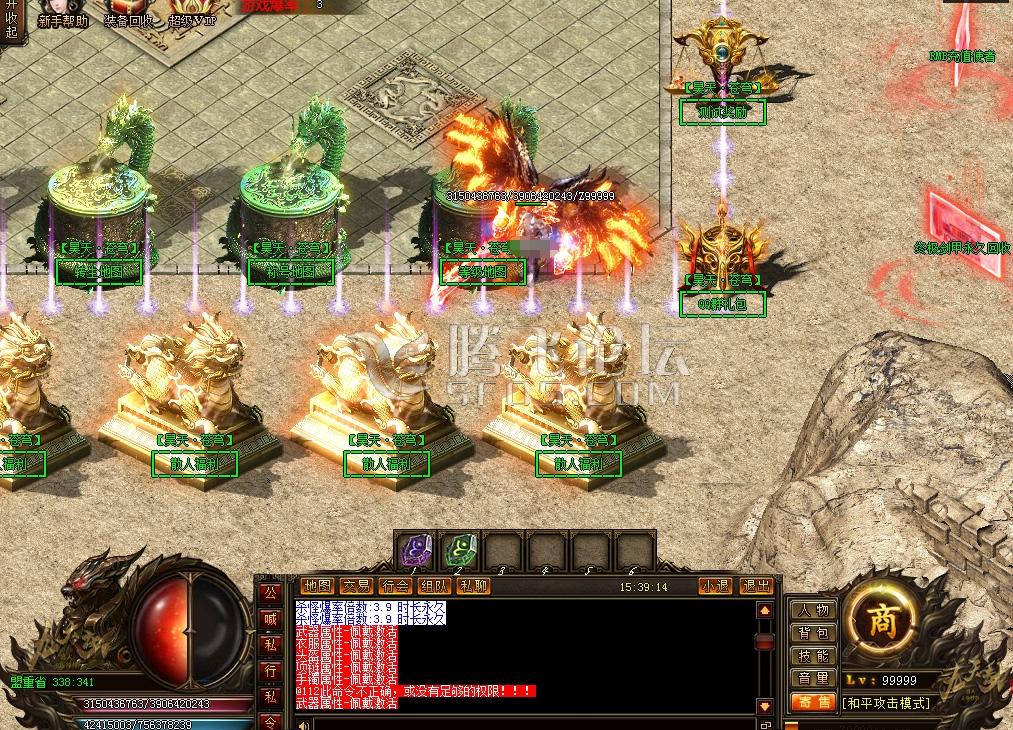Open the 超级VIP menu
Screen dimensions: 1013x730
click(x=192, y=14)
